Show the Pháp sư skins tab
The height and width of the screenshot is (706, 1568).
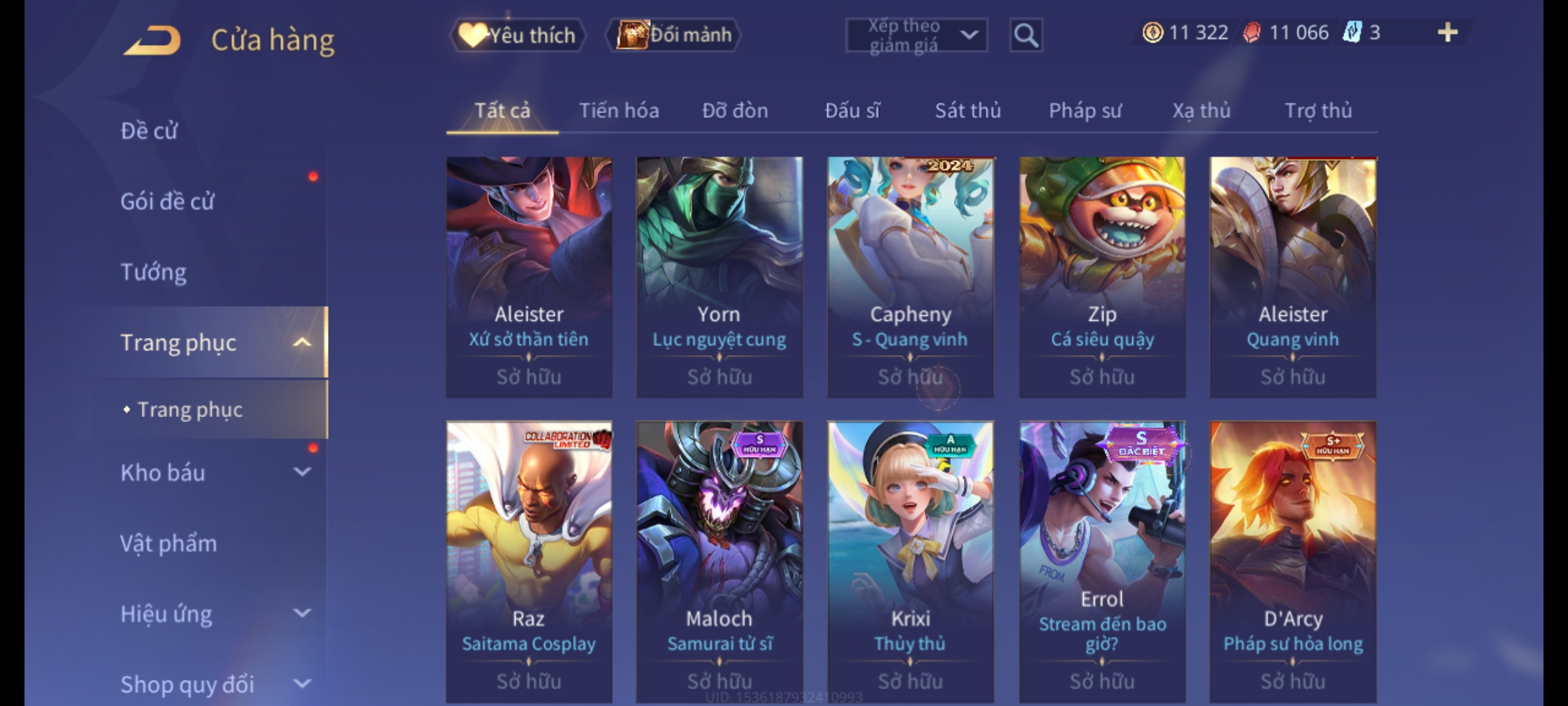1085,110
